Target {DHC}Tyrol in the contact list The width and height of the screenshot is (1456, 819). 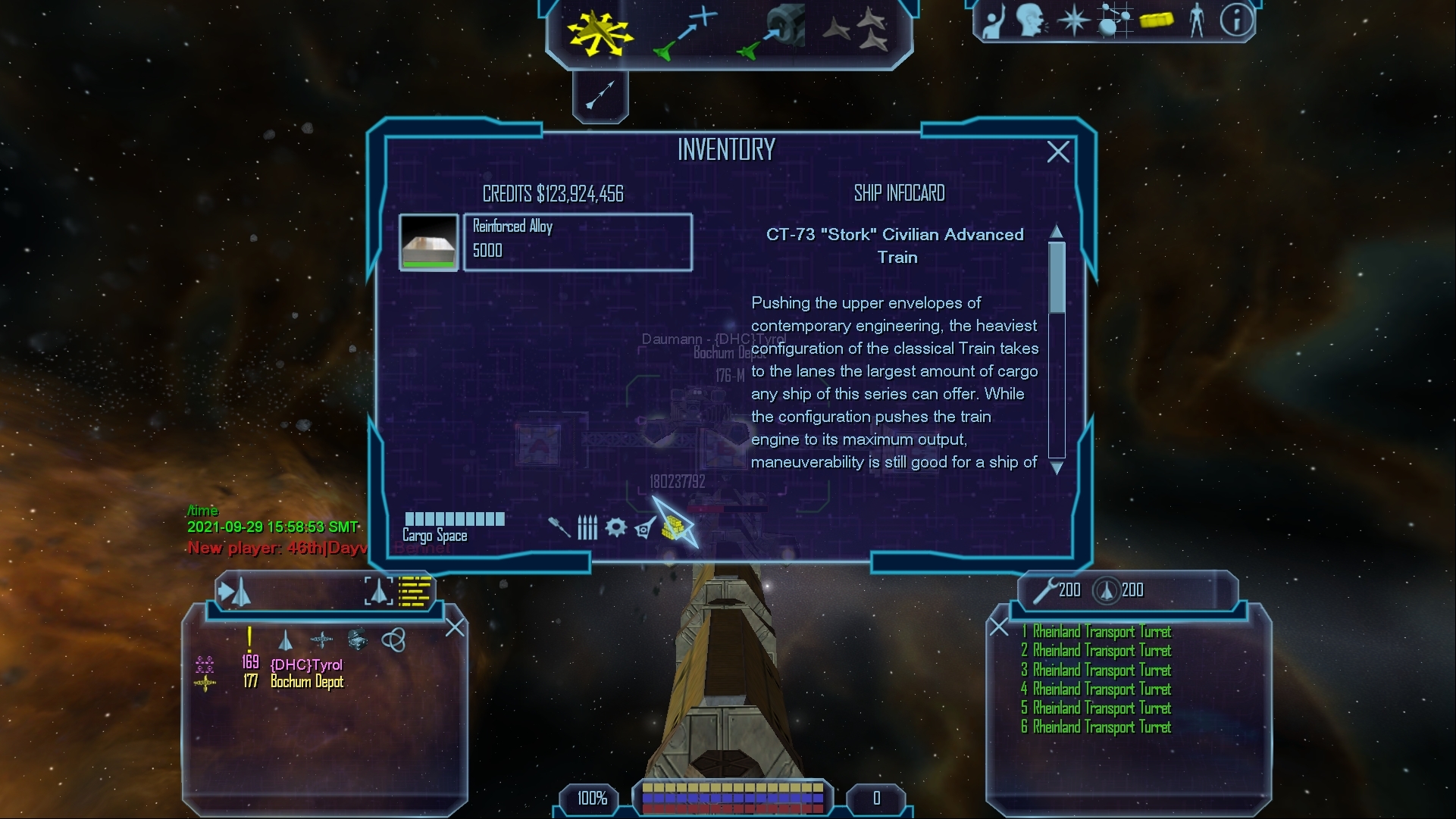(x=306, y=664)
